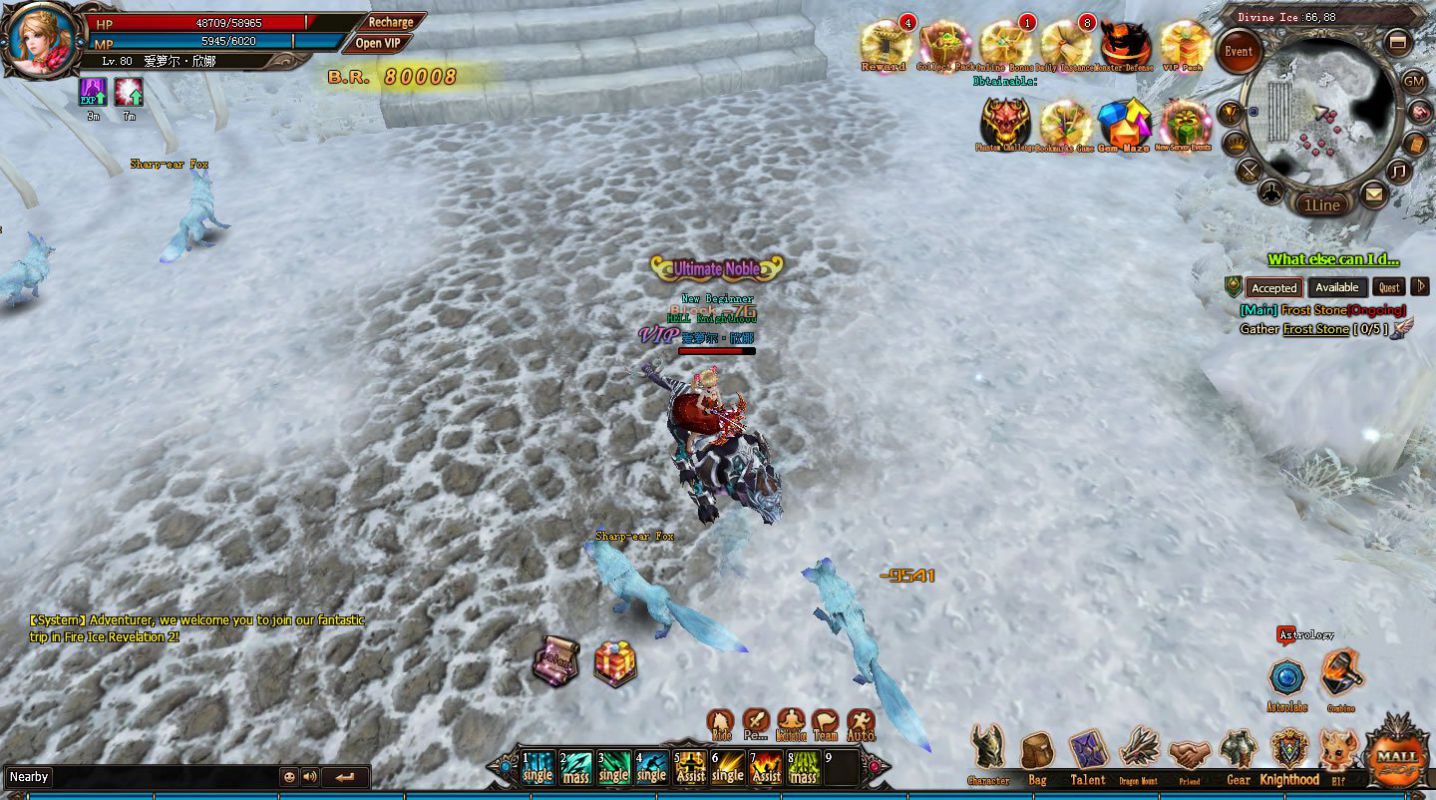The image size is (1436, 800).
Task: Launch the Gem Maze minigame
Action: tap(1124, 123)
